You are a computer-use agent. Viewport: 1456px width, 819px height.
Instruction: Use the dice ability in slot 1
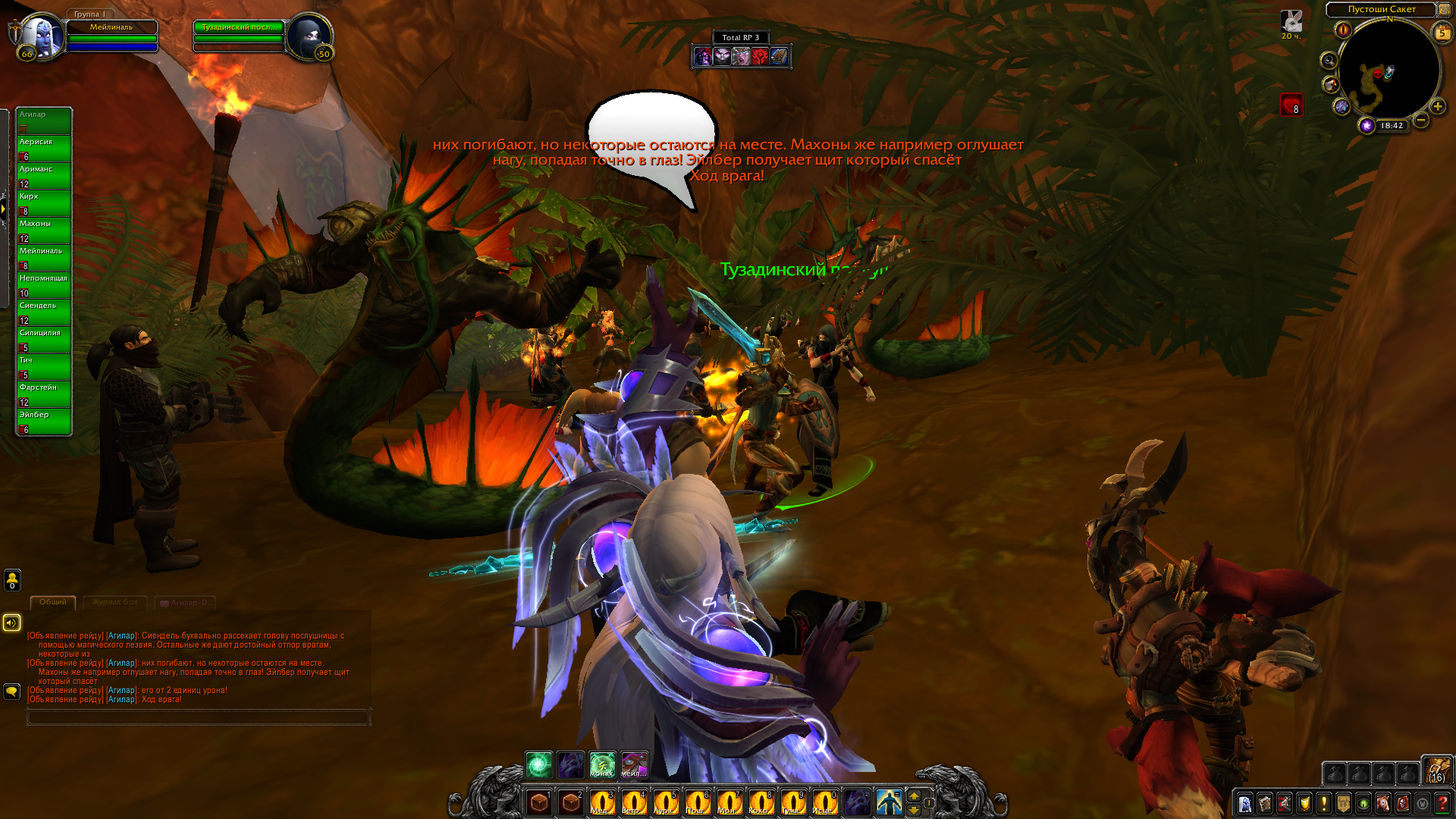click(539, 802)
